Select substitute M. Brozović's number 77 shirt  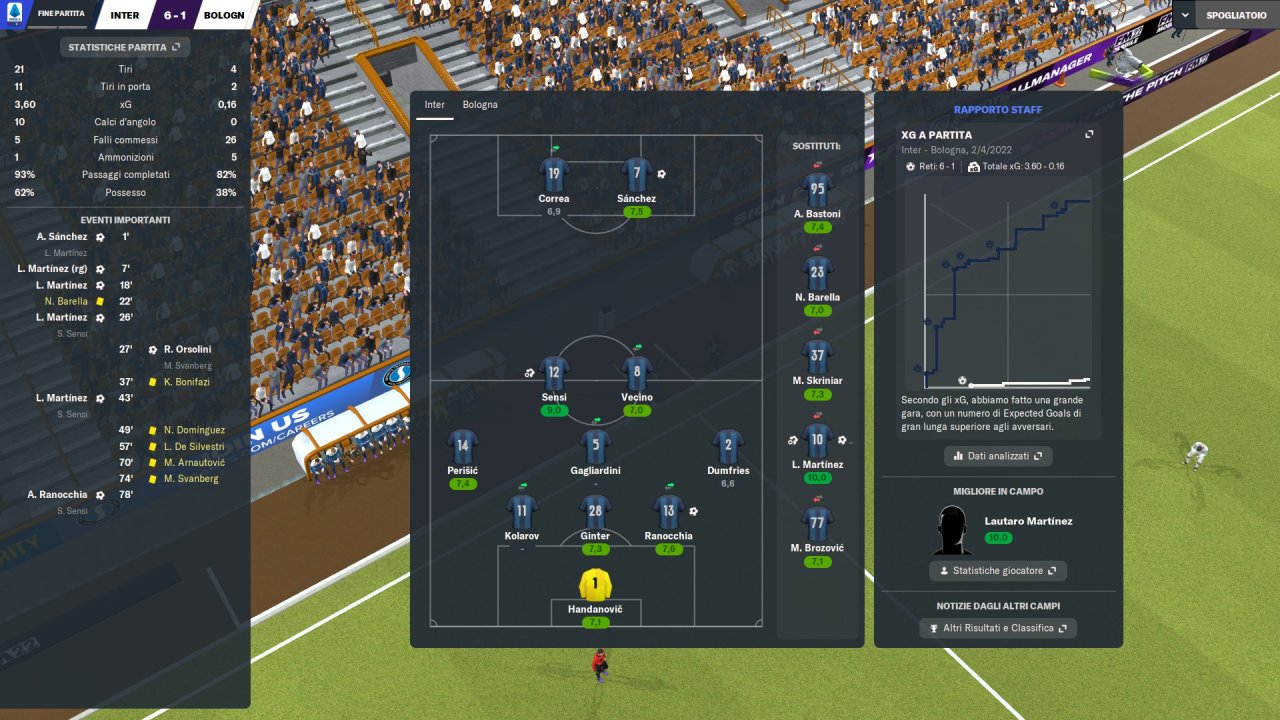[x=818, y=522]
